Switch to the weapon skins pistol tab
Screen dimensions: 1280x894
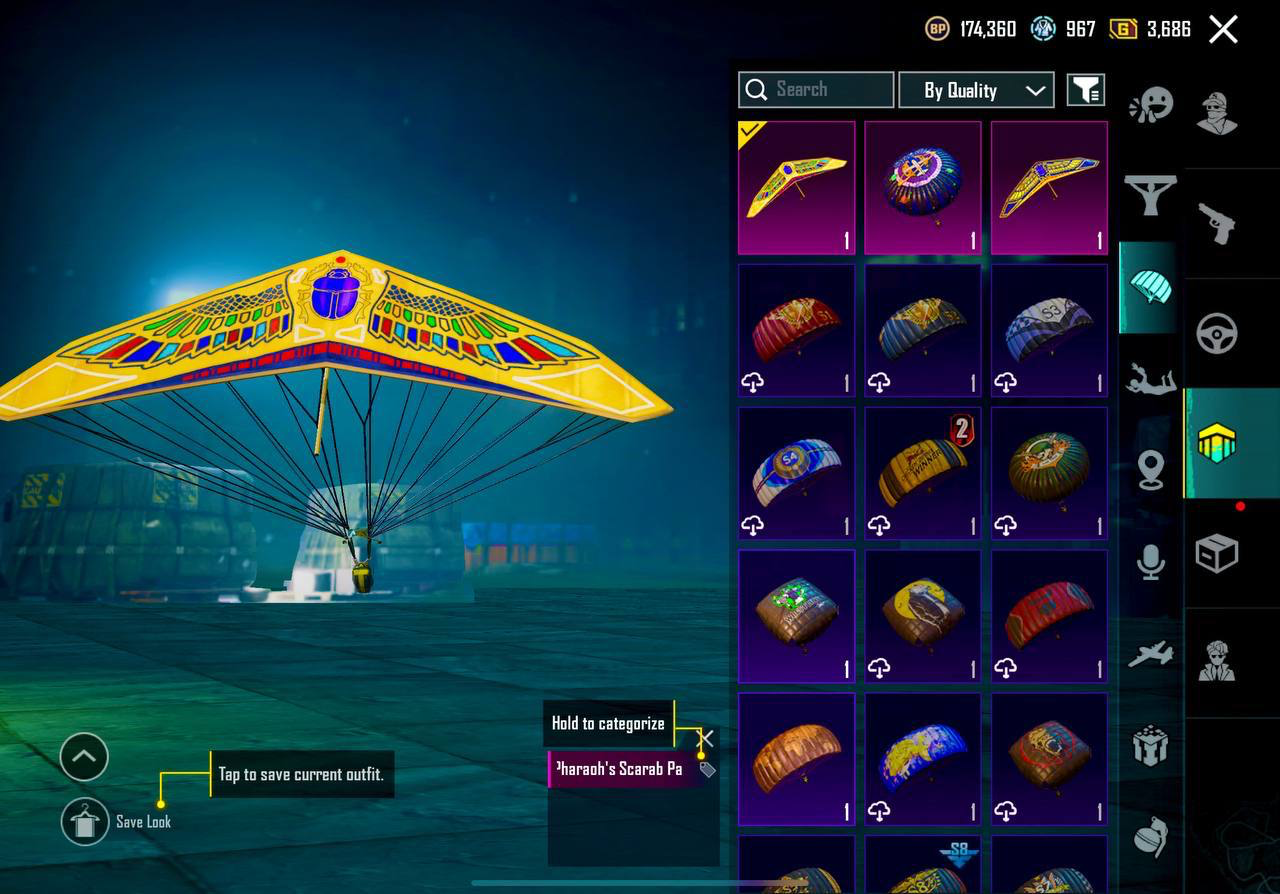point(1217,223)
